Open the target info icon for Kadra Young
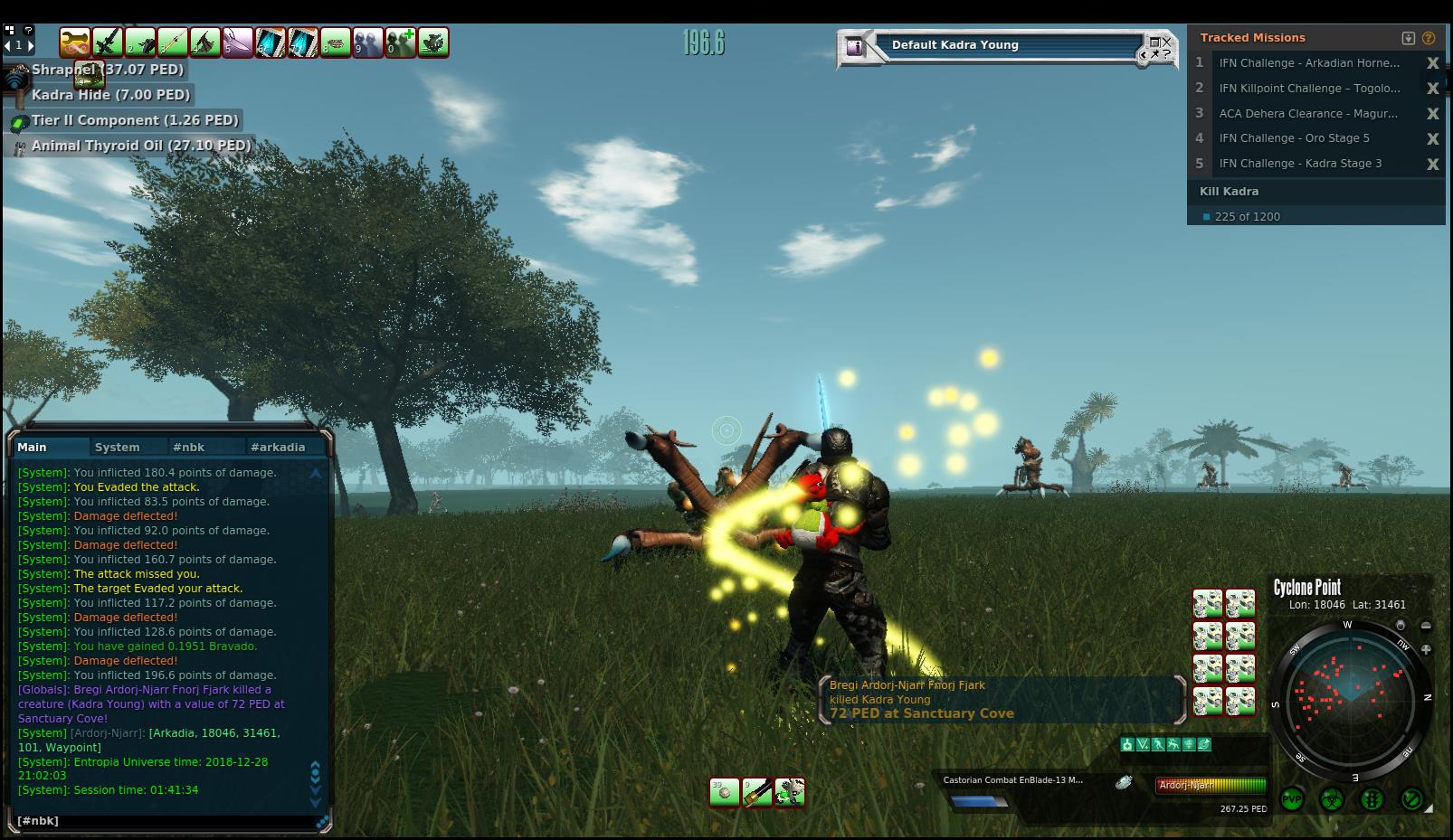 click(x=855, y=46)
